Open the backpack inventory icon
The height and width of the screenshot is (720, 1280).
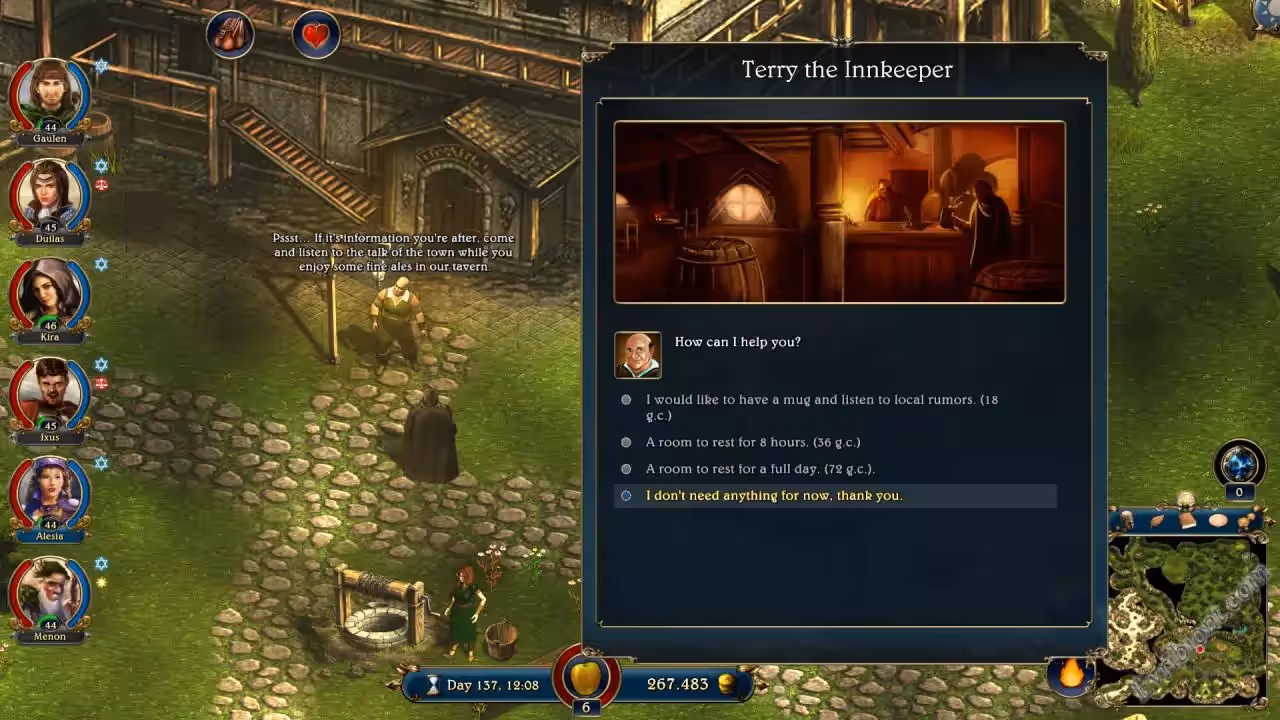[230, 36]
